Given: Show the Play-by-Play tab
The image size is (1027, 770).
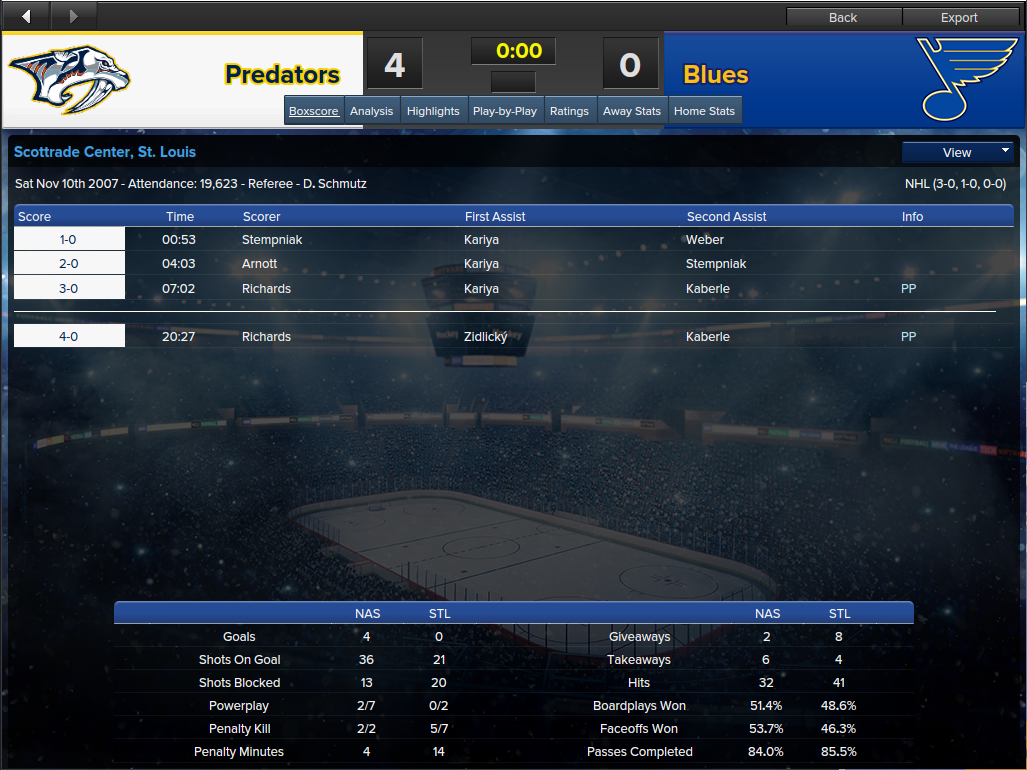Looking at the screenshot, I should click(505, 111).
